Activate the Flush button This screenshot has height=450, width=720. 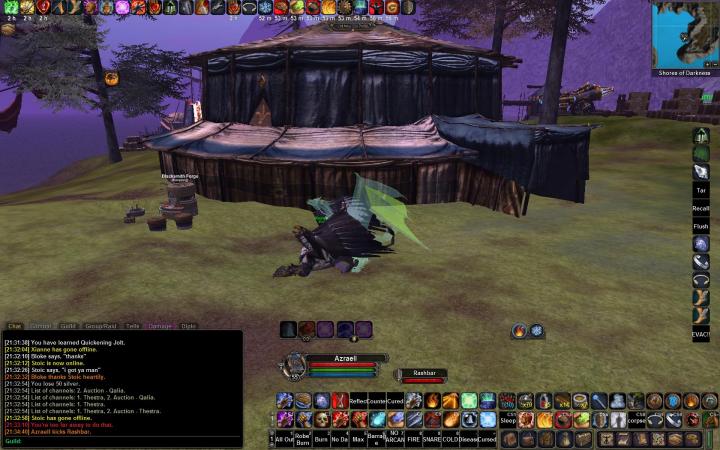pyautogui.click(x=701, y=226)
